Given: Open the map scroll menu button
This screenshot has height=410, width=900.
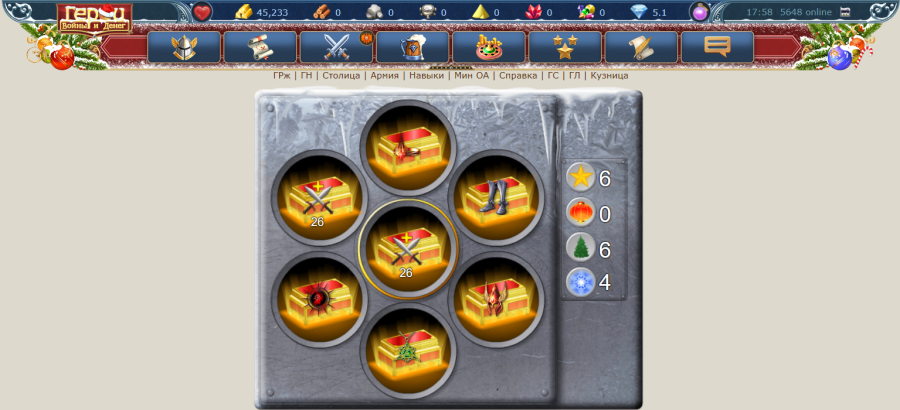Looking at the screenshot, I should point(260,47).
